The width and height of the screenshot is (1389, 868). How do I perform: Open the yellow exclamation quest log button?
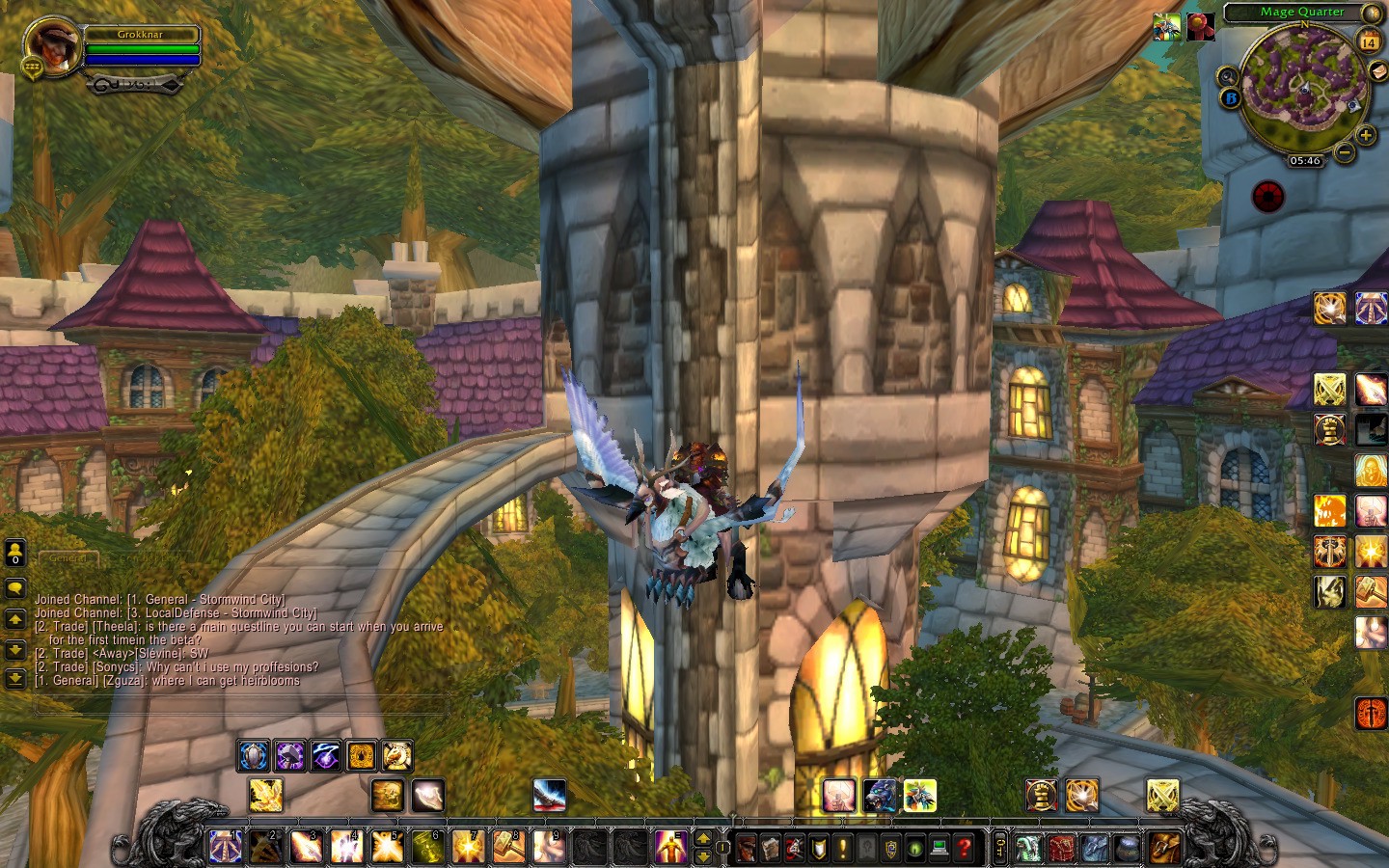[842, 848]
